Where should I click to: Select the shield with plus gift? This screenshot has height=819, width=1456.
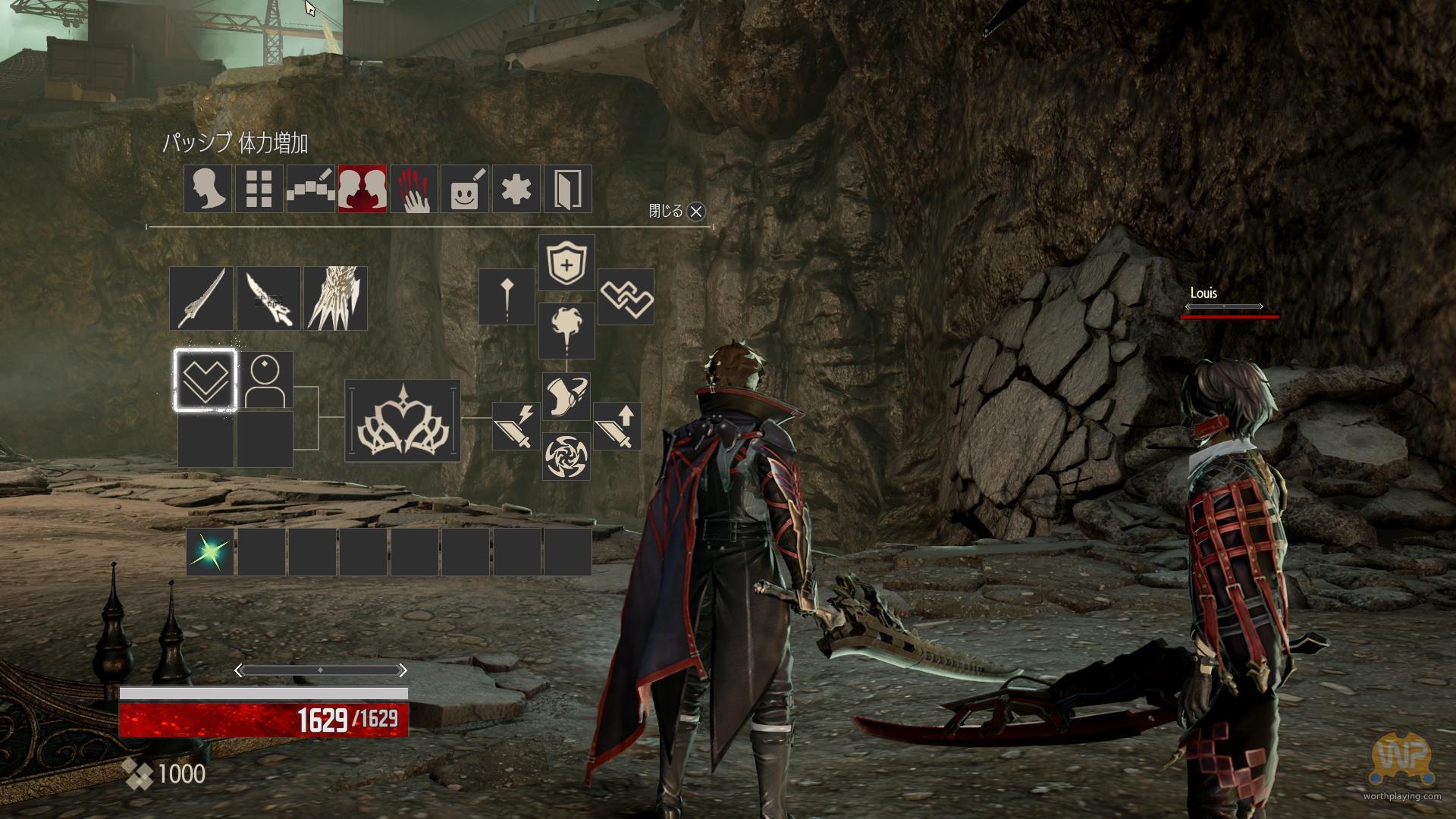pyautogui.click(x=566, y=262)
